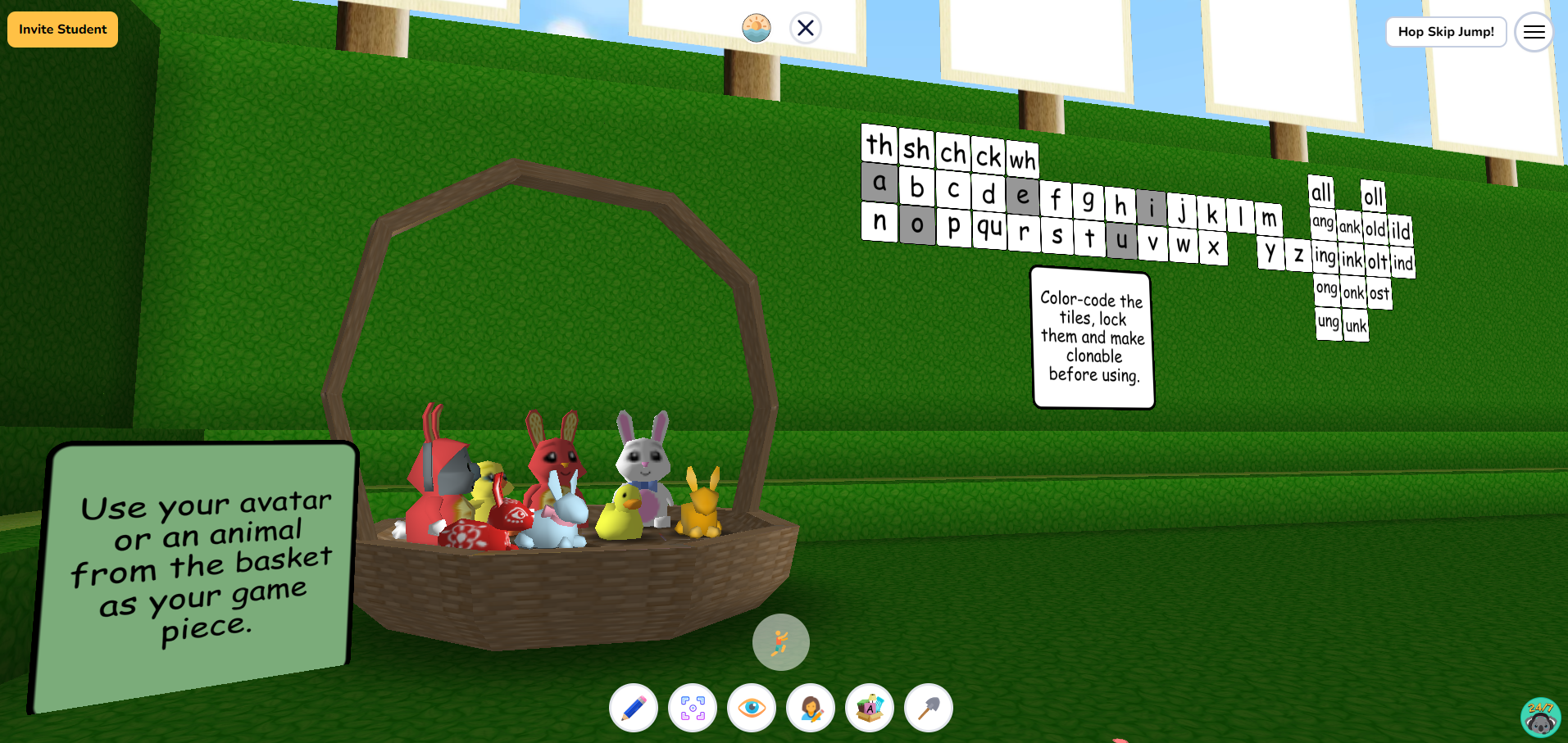Image resolution: width=1568 pixels, height=743 pixels.
Task: Pick the 'wh' digraph tile
Action: click(x=1022, y=161)
